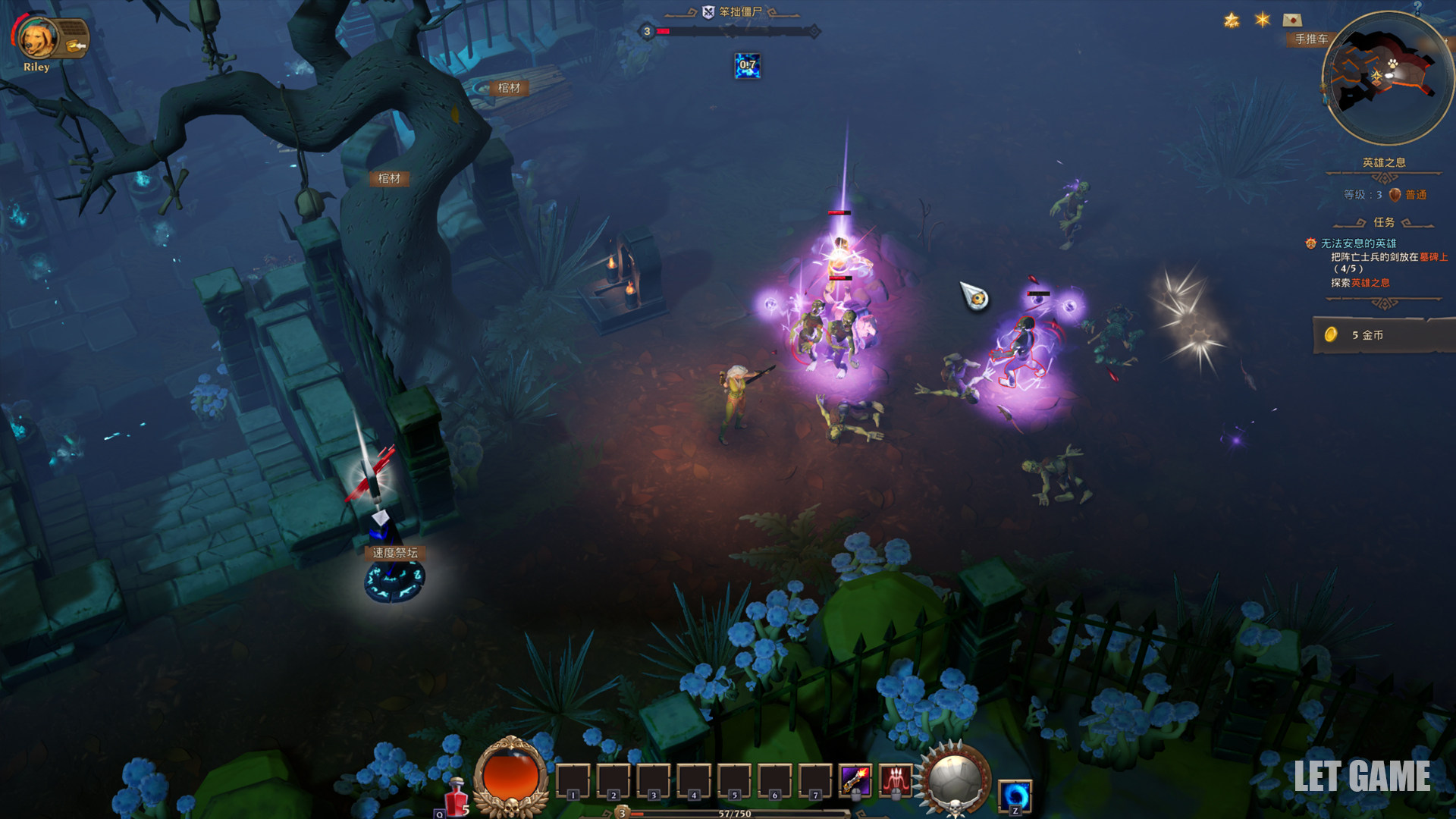Click the gold starburst icon
The image size is (1456, 819).
[x=1262, y=20]
